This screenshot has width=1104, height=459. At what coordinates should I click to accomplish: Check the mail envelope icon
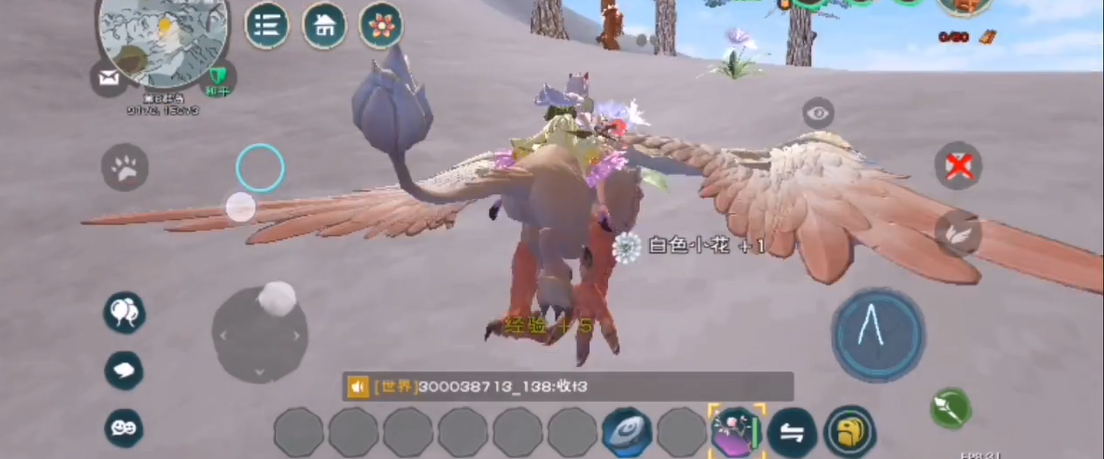(108, 78)
